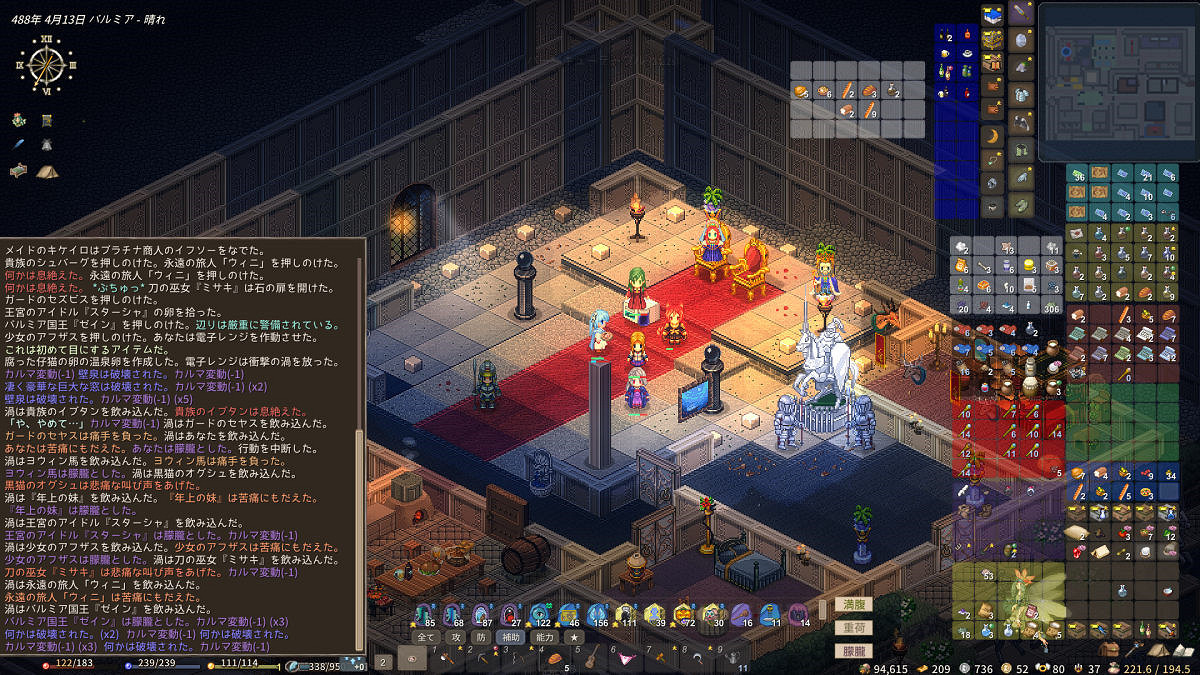Choose the blue feather quill icon
Viewport: 1200px width, 675px height.
19,145
